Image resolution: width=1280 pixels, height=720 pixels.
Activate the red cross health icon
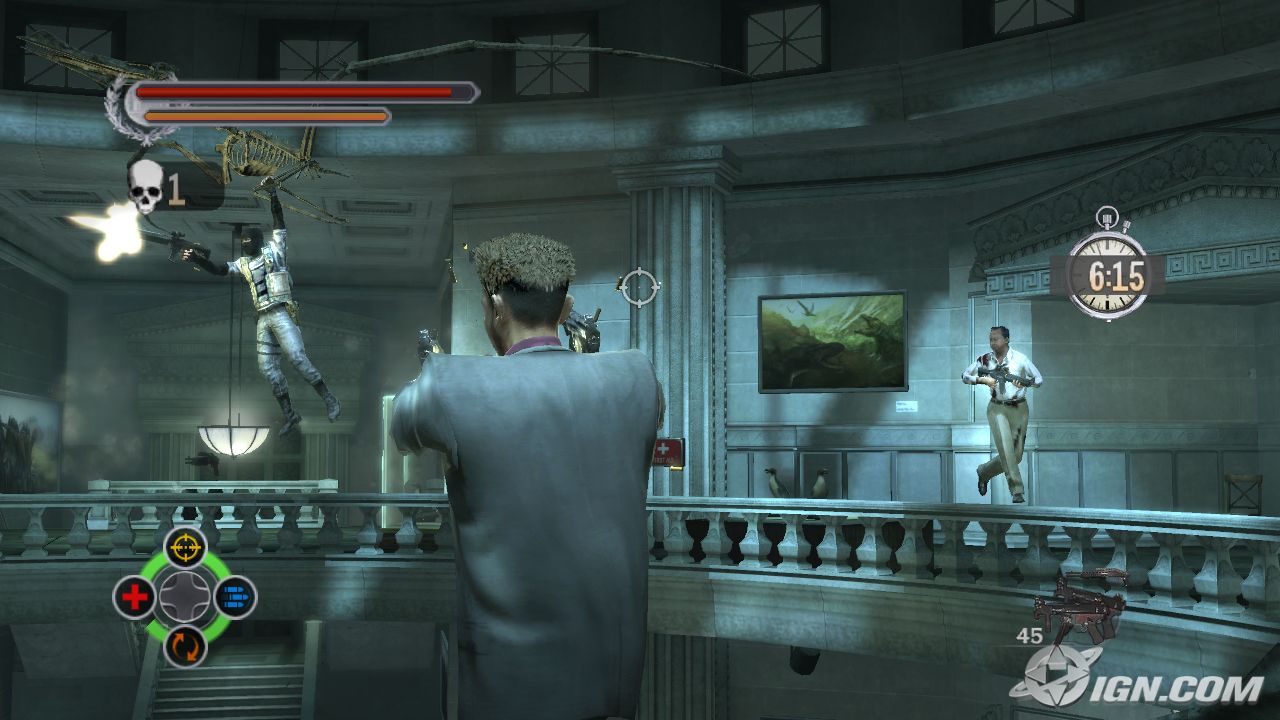coord(134,597)
